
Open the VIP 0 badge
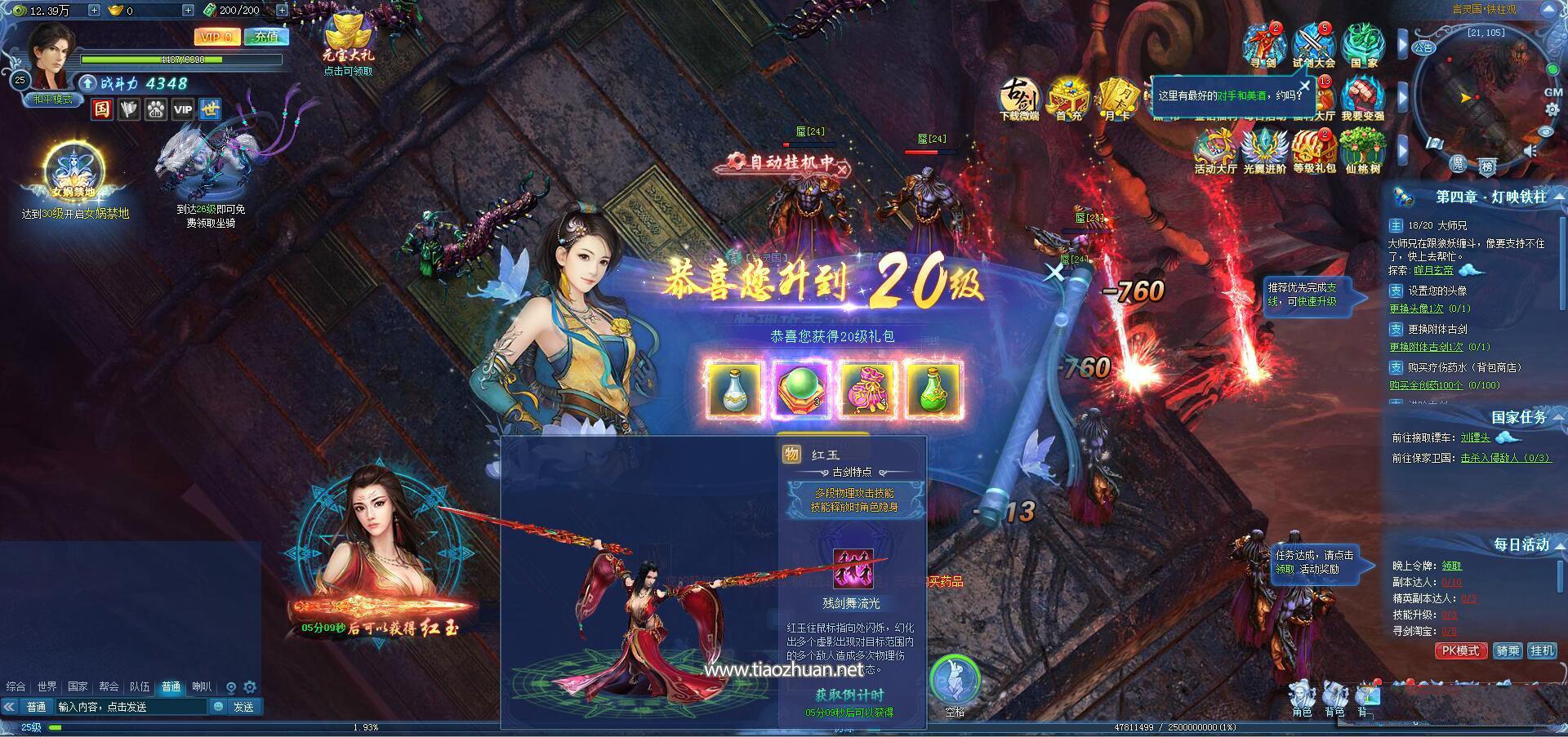(x=216, y=37)
